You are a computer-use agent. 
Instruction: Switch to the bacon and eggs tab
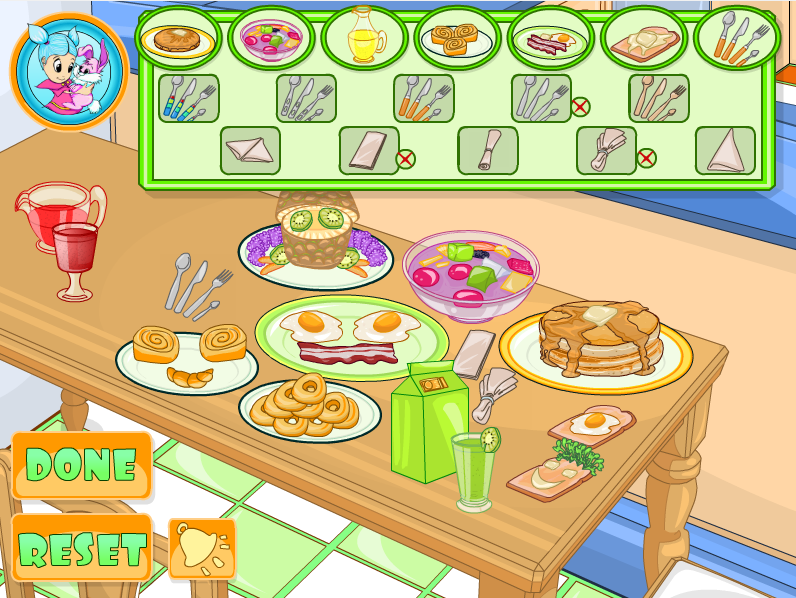(x=551, y=39)
